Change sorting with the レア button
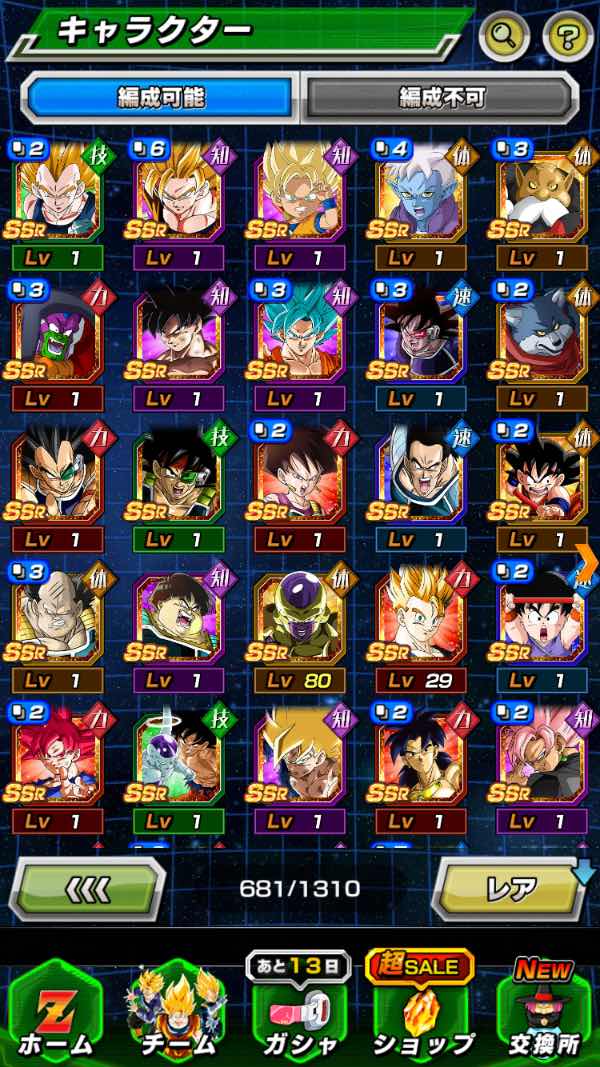This screenshot has height=1067, width=600. [508, 888]
